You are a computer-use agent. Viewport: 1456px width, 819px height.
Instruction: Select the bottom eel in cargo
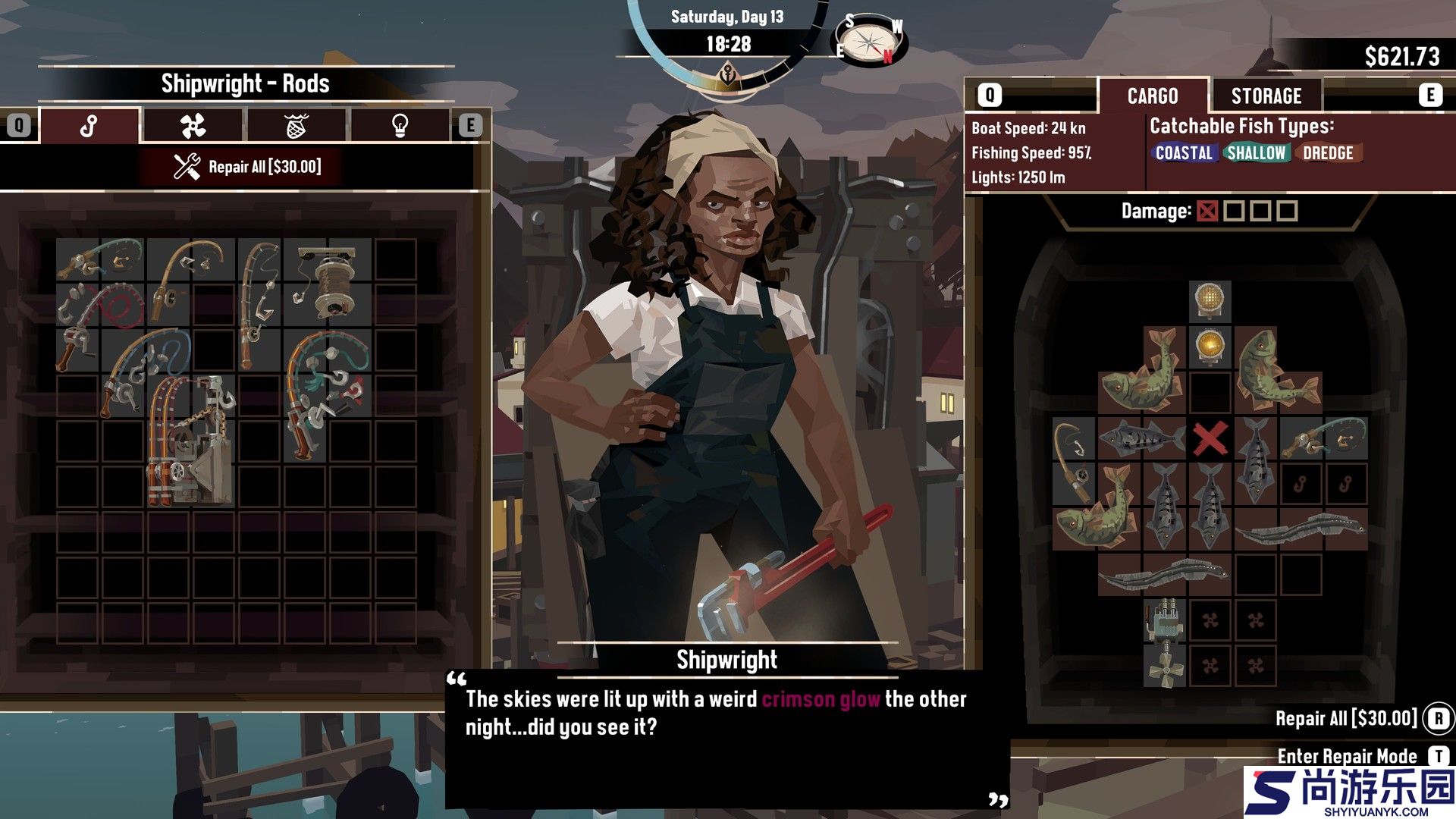(1164, 576)
